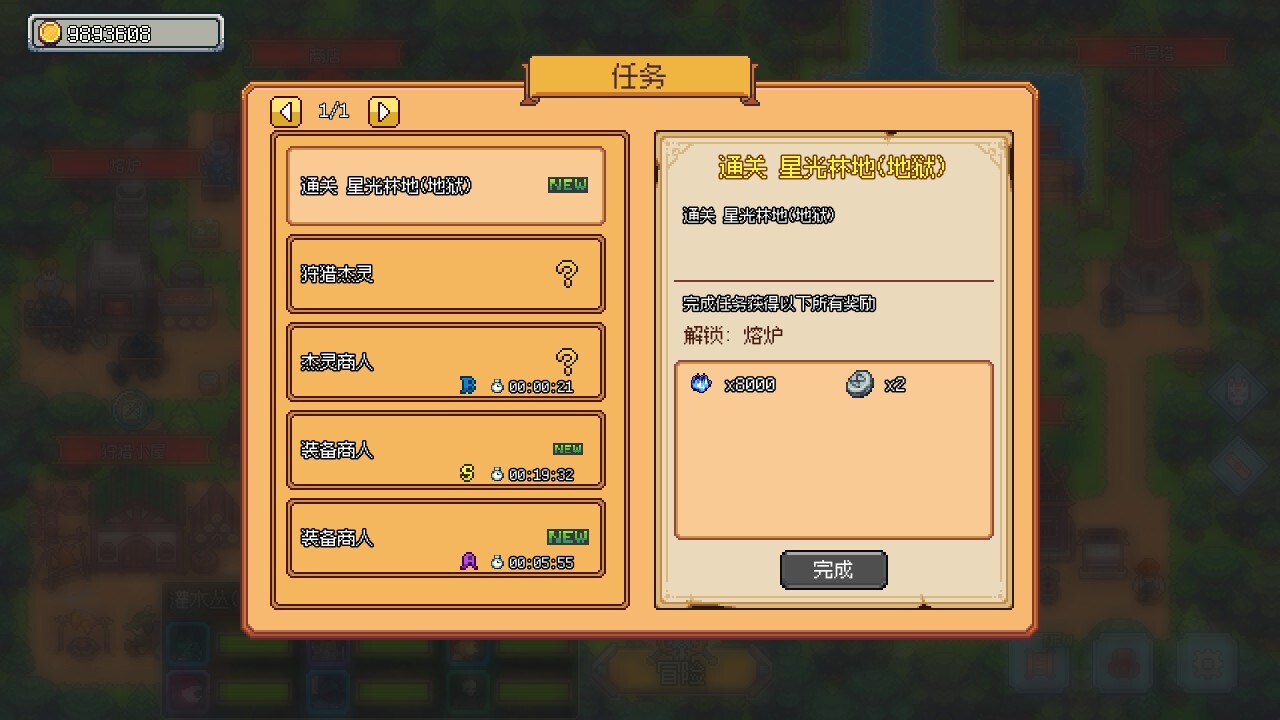Click the rune stone reward icon showing x2
Viewport: 1280px width, 720px height.
click(859, 383)
